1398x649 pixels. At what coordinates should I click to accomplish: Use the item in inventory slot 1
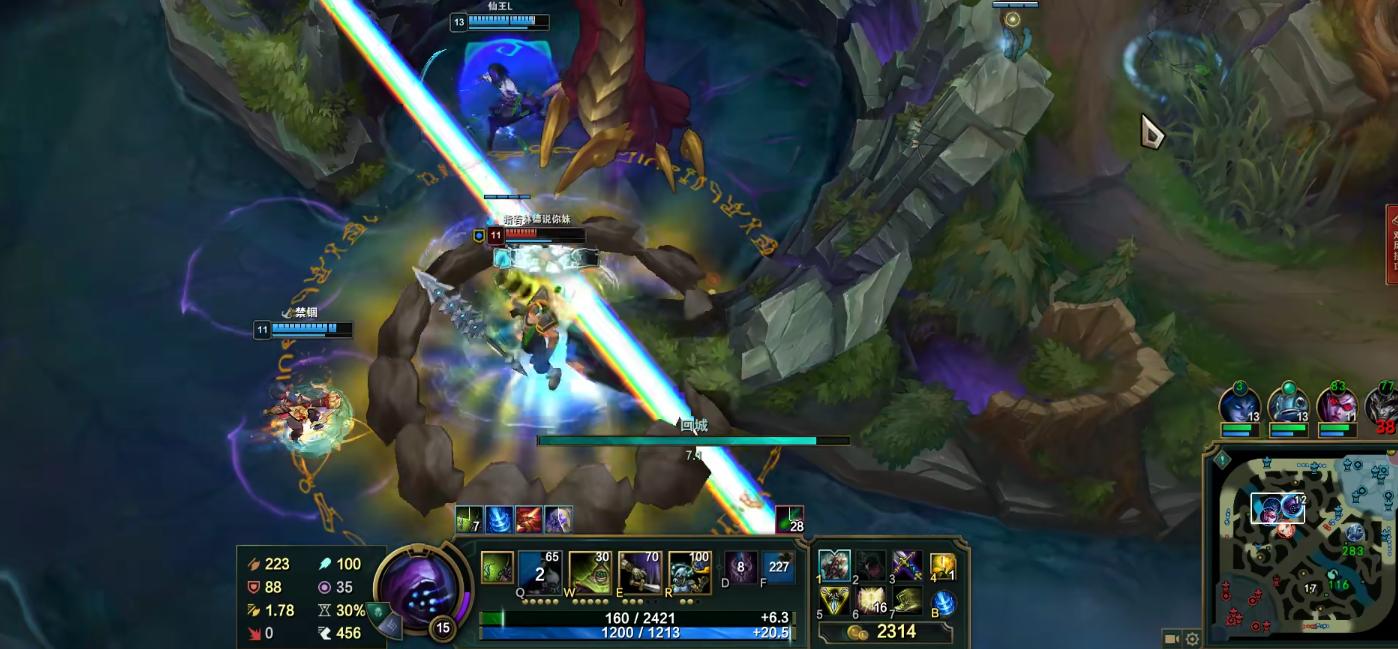[x=834, y=566]
